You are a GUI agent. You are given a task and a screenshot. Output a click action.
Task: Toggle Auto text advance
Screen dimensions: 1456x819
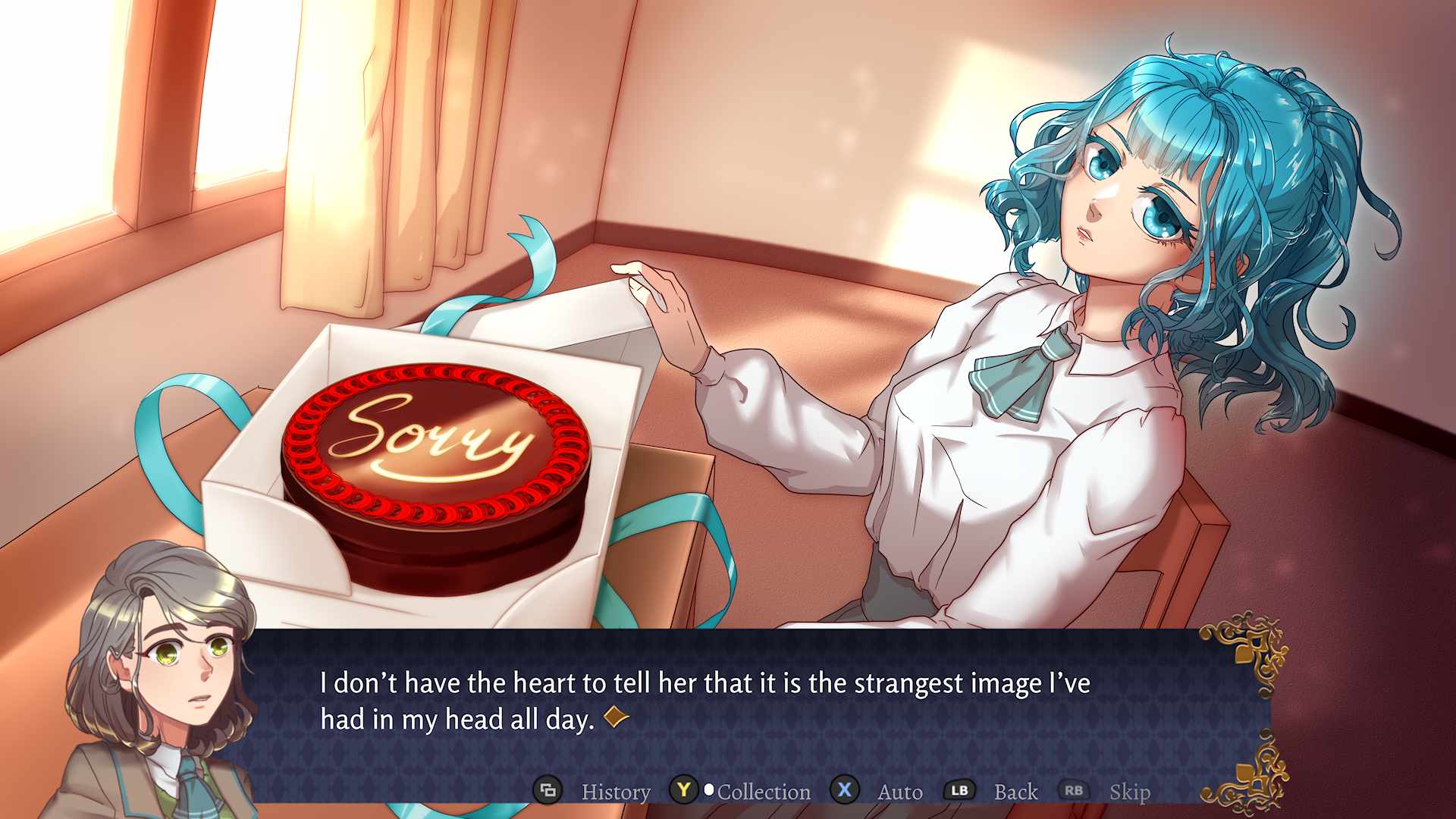point(899,792)
